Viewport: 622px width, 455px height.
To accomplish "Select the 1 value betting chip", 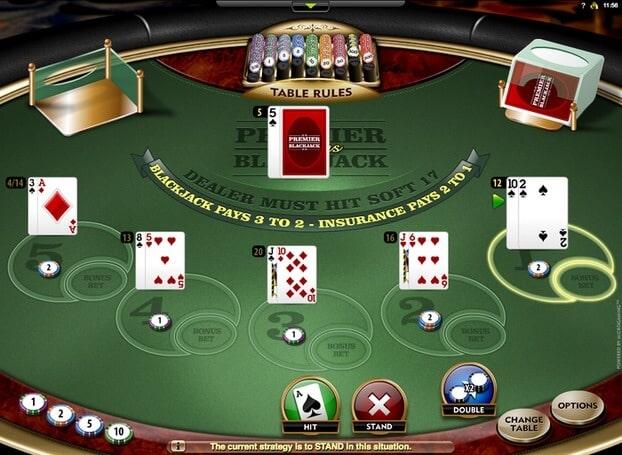I will (32, 405).
